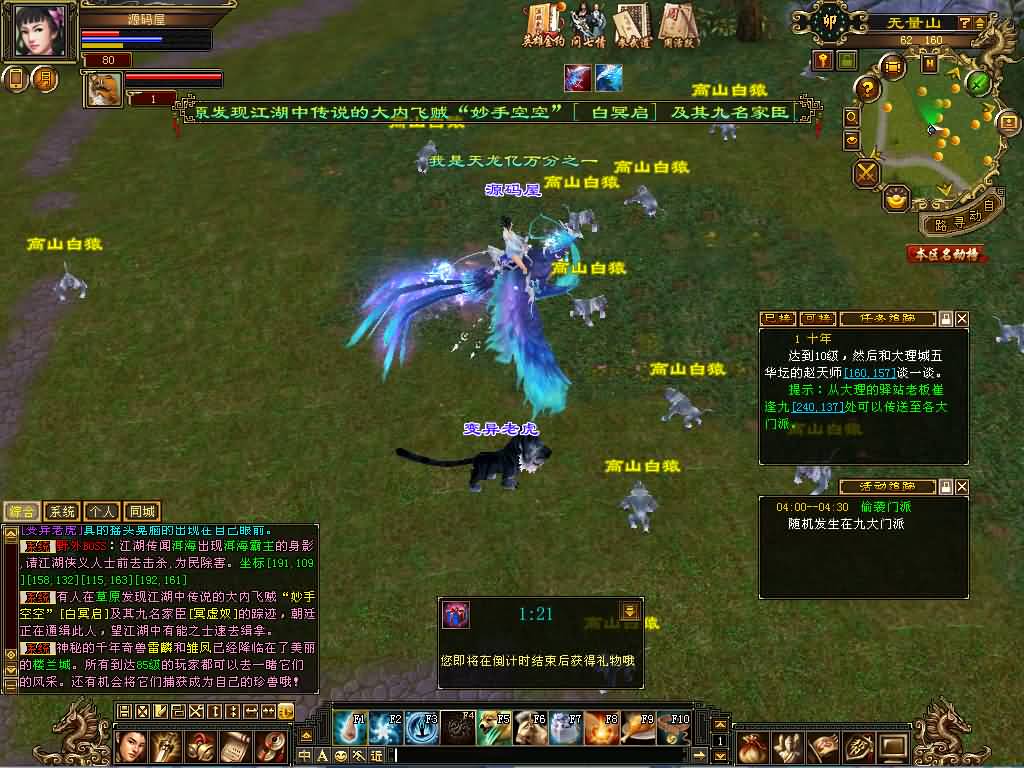The width and height of the screenshot is (1024, 768).
Task: Open the 英雄金约 scroll icon
Action: (x=543, y=24)
